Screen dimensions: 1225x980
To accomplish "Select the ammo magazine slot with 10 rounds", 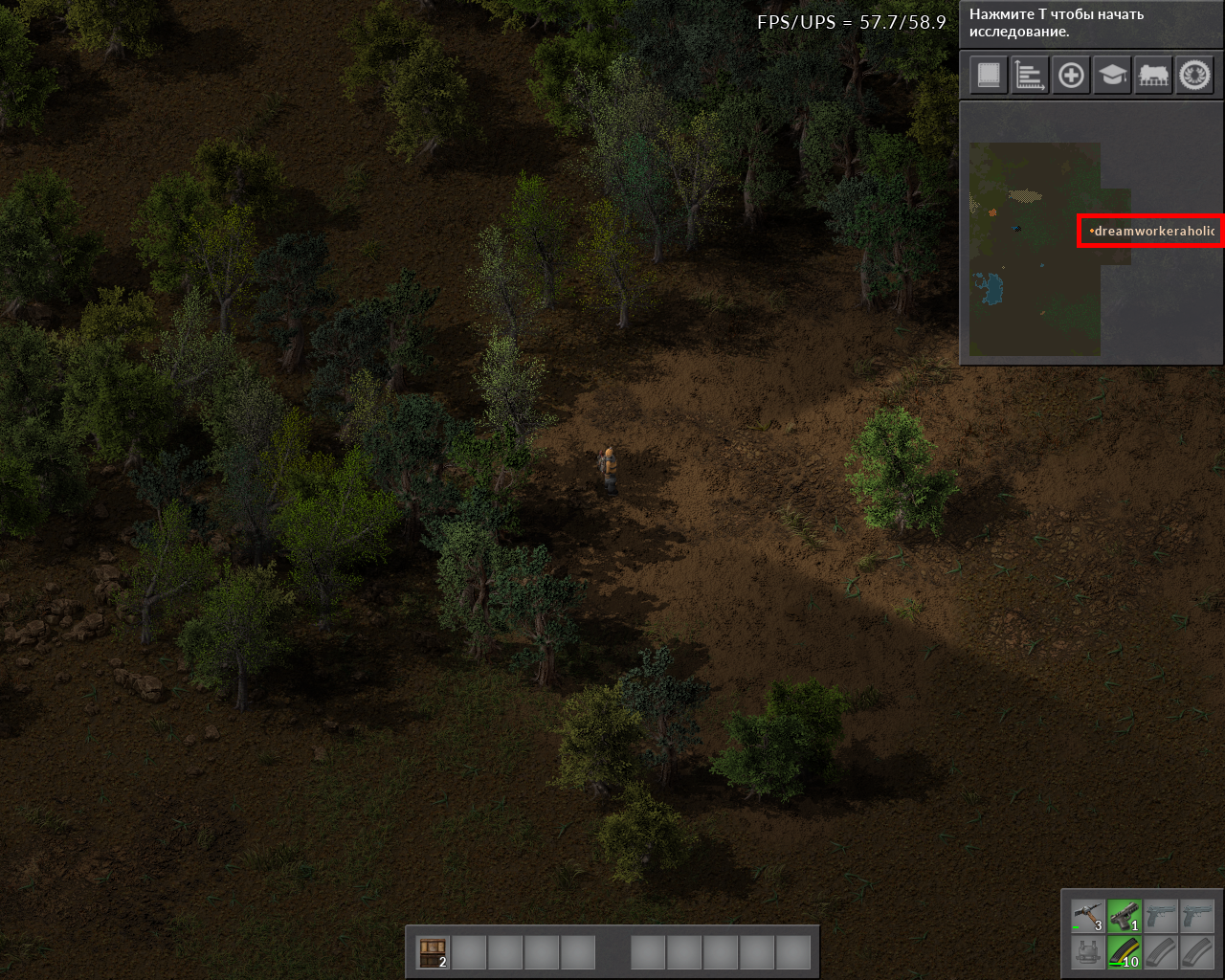I will (1125, 952).
